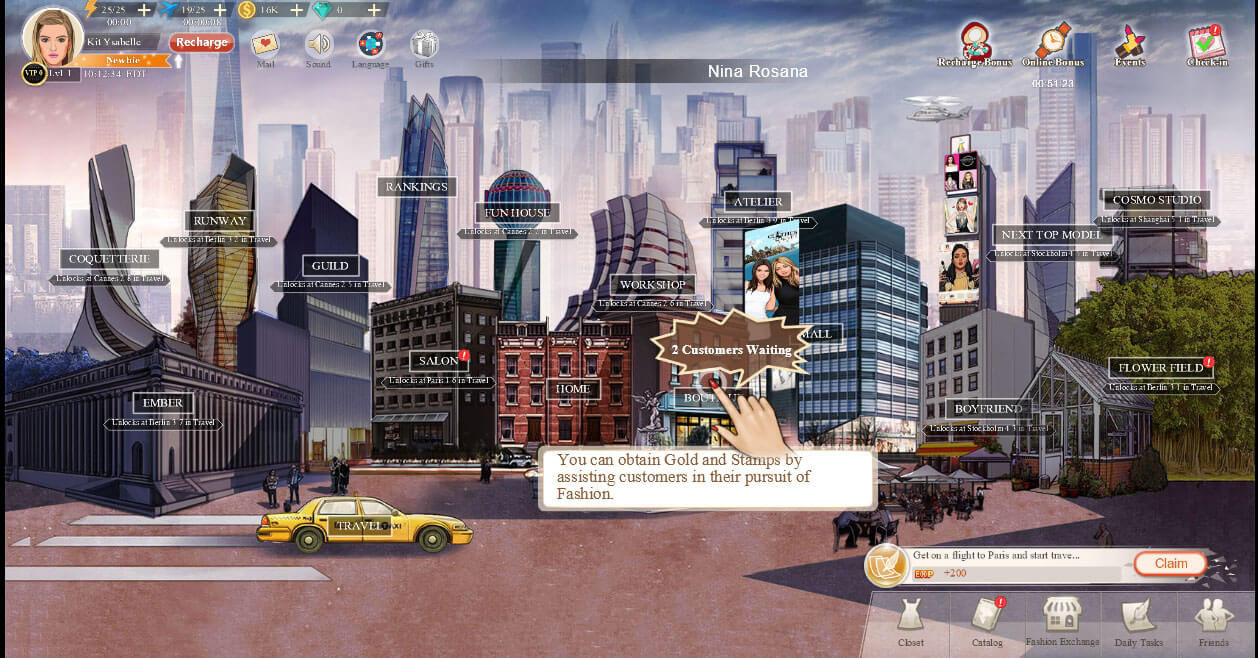
Task: Visit the Fashion Exchange shop
Action: 1062,621
